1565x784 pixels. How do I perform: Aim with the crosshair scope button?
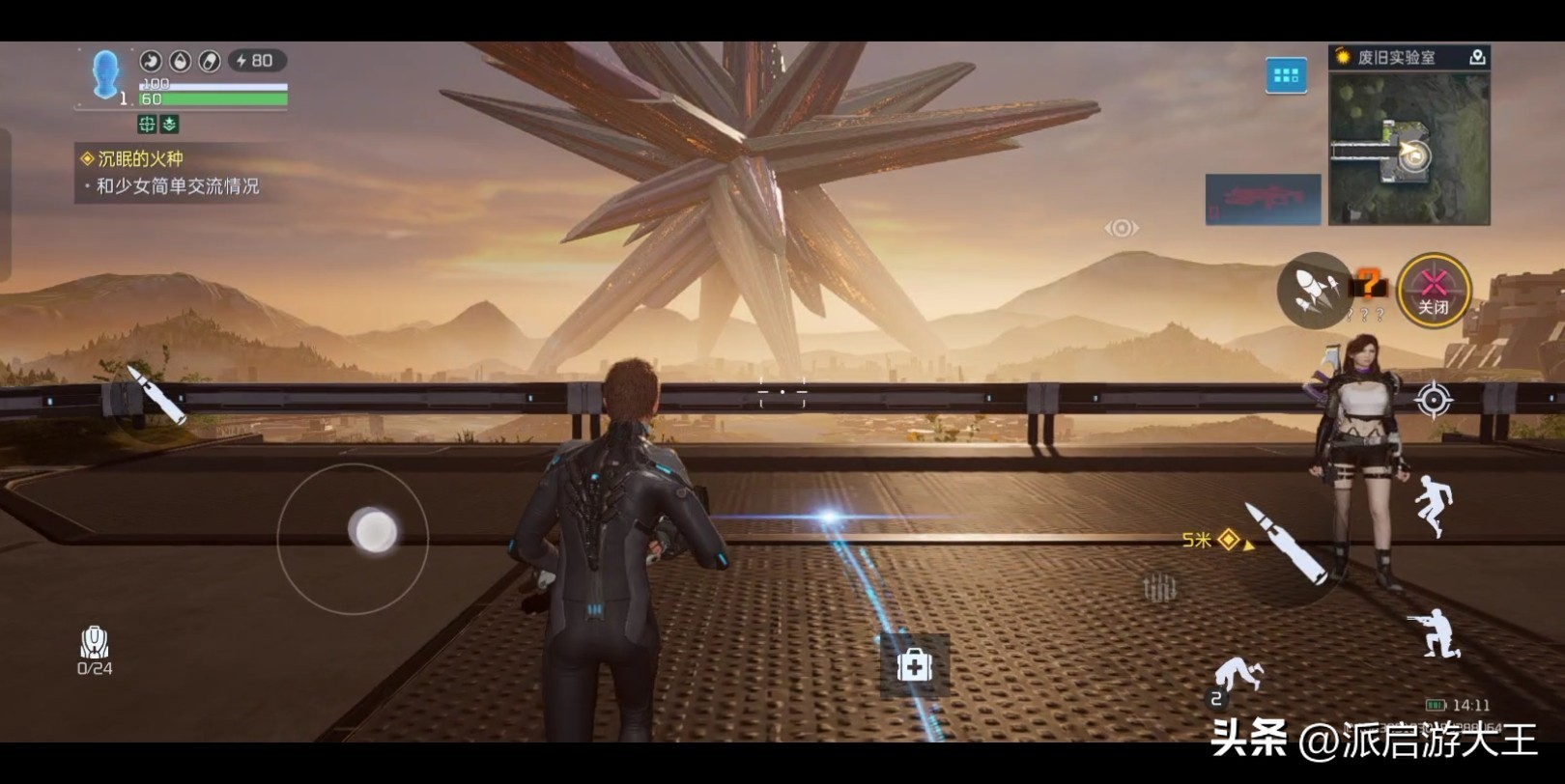[1434, 400]
